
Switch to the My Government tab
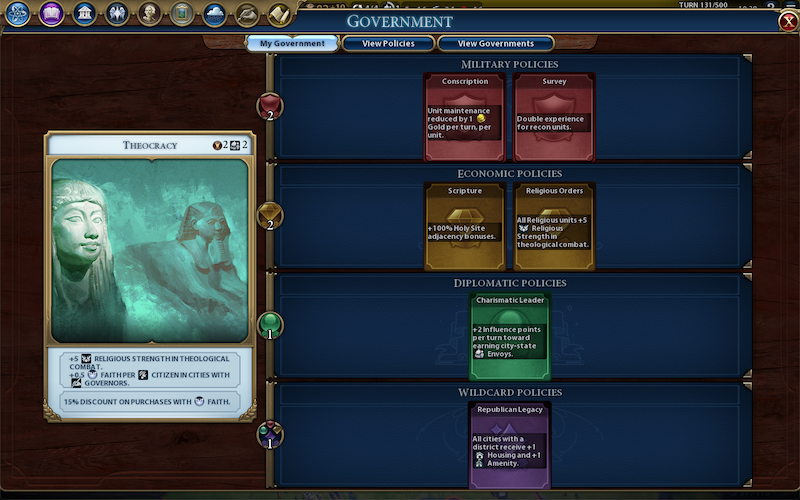tap(293, 44)
